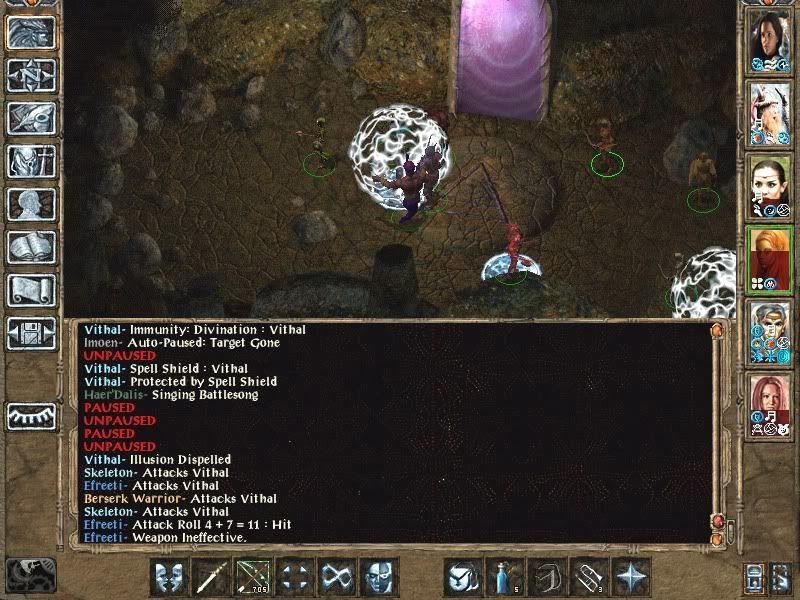Open the priest scroll button
The image size is (800, 600).
tap(30, 289)
